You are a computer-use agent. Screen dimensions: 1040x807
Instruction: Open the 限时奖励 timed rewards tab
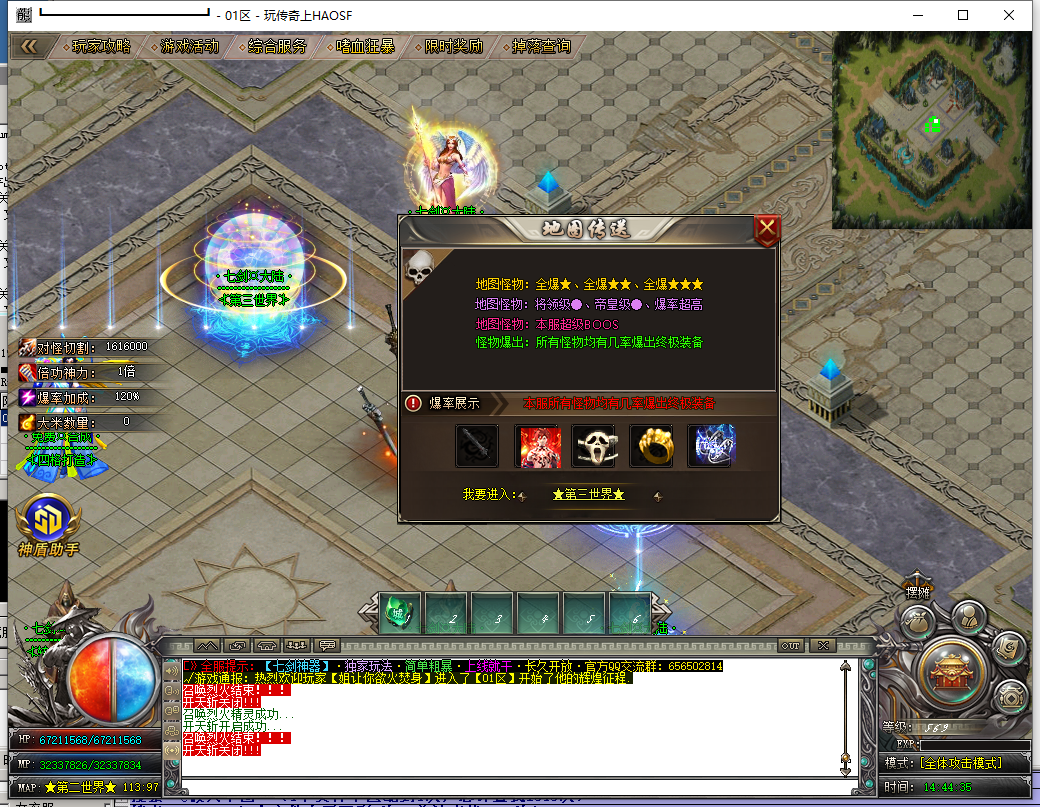(453, 47)
